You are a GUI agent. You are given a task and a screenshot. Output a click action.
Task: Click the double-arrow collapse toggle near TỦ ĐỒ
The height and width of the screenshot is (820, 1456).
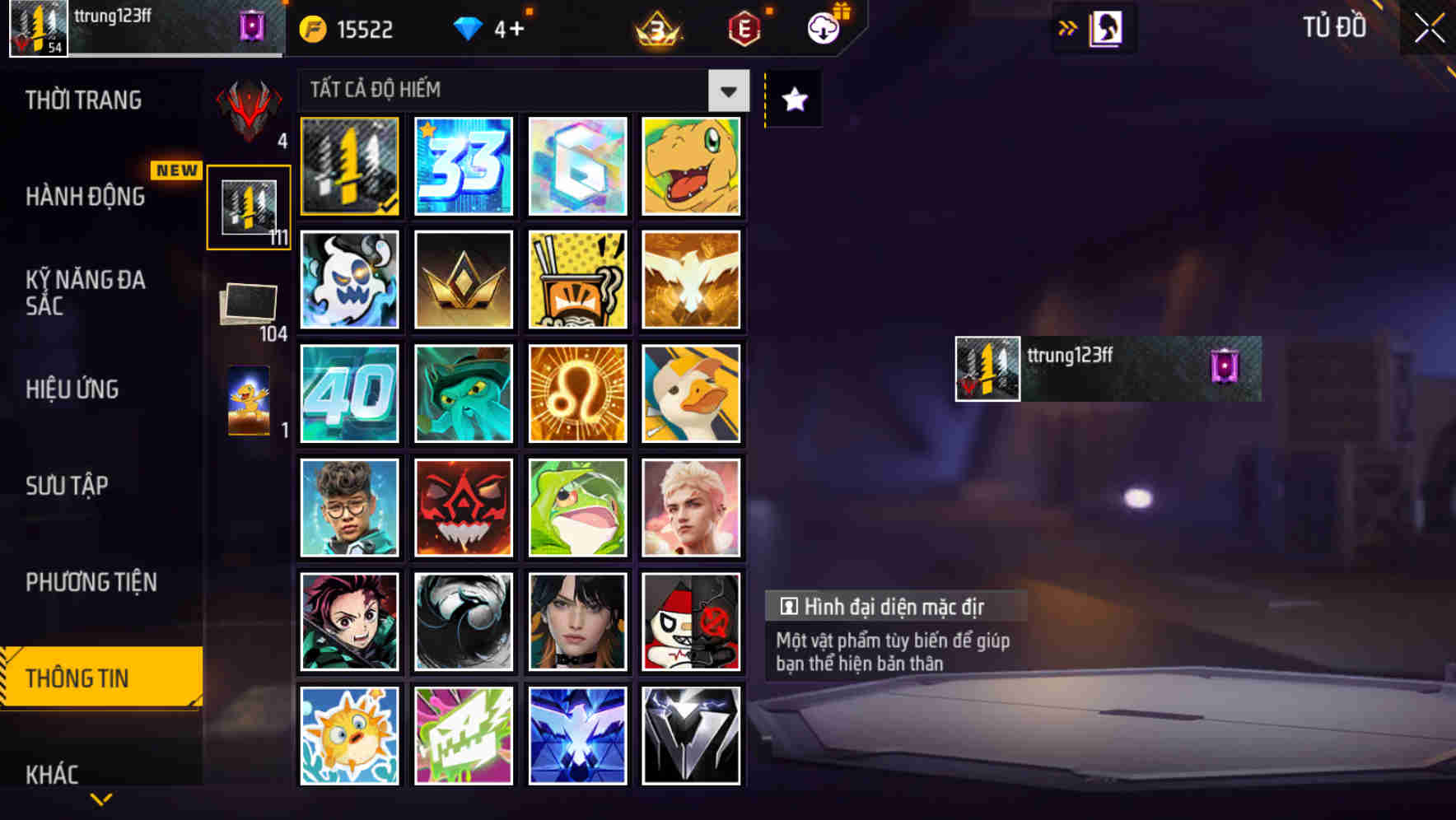[x=1066, y=27]
